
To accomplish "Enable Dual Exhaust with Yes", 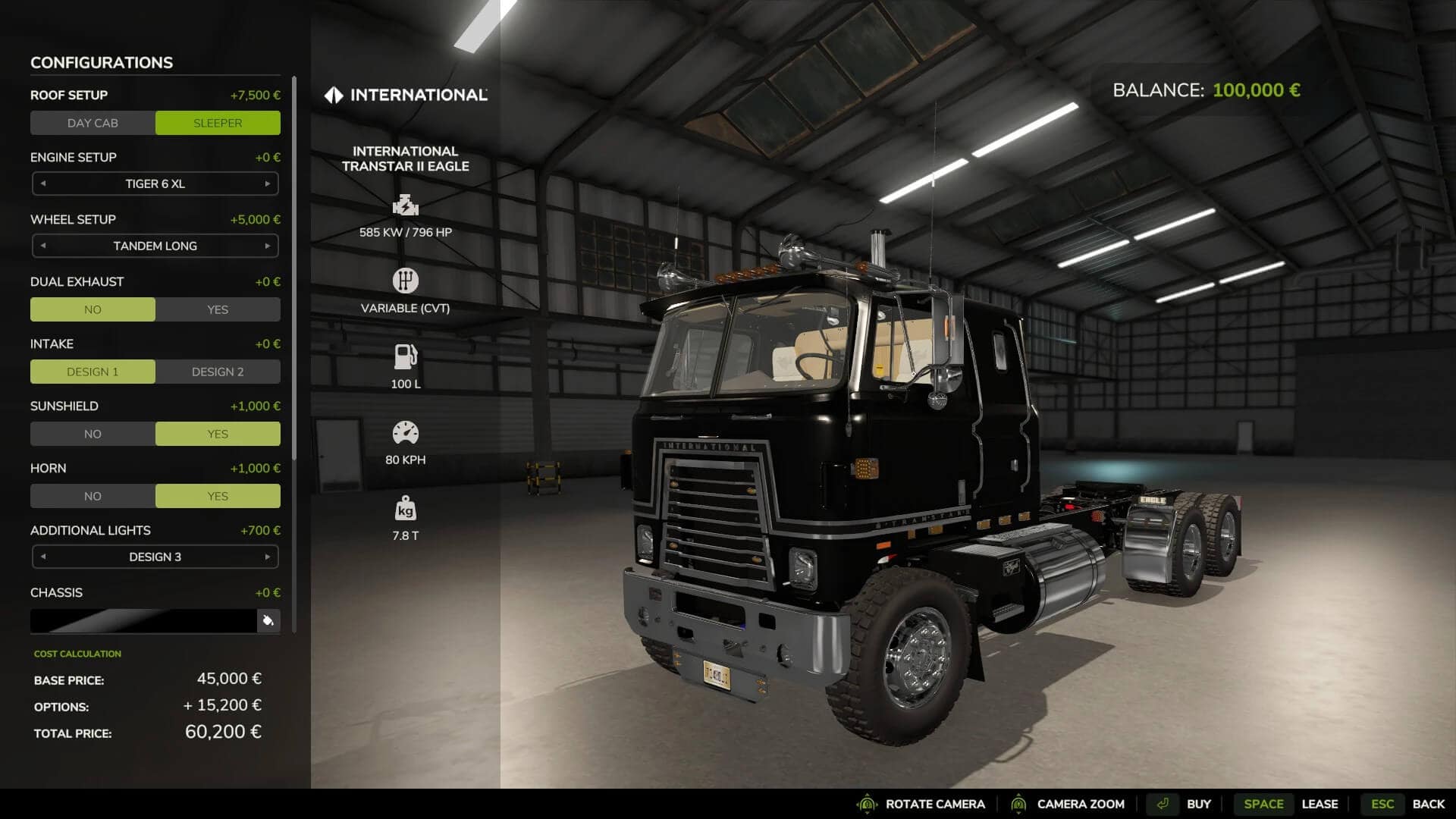I will tap(218, 309).
